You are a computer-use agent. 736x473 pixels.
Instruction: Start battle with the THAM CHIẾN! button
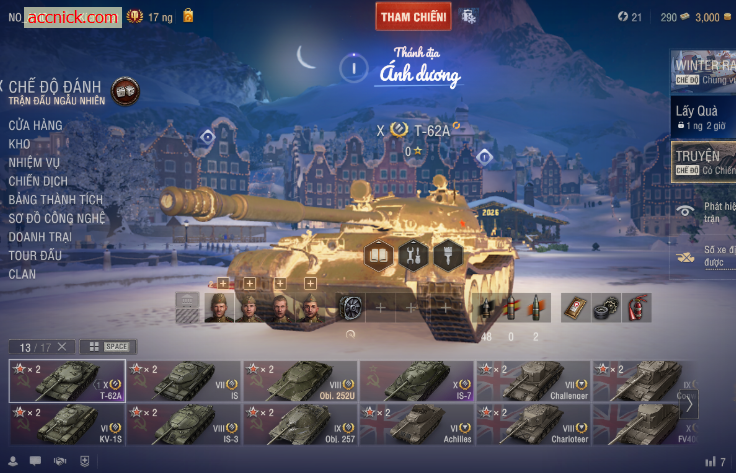[x=413, y=16]
